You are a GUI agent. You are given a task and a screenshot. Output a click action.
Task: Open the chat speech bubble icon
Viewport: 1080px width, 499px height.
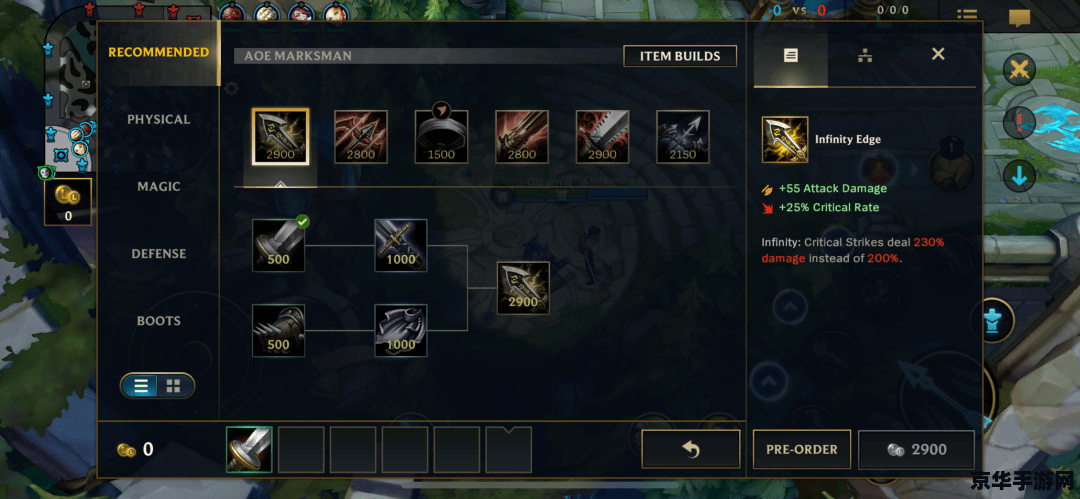click(x=1019, y=17)
